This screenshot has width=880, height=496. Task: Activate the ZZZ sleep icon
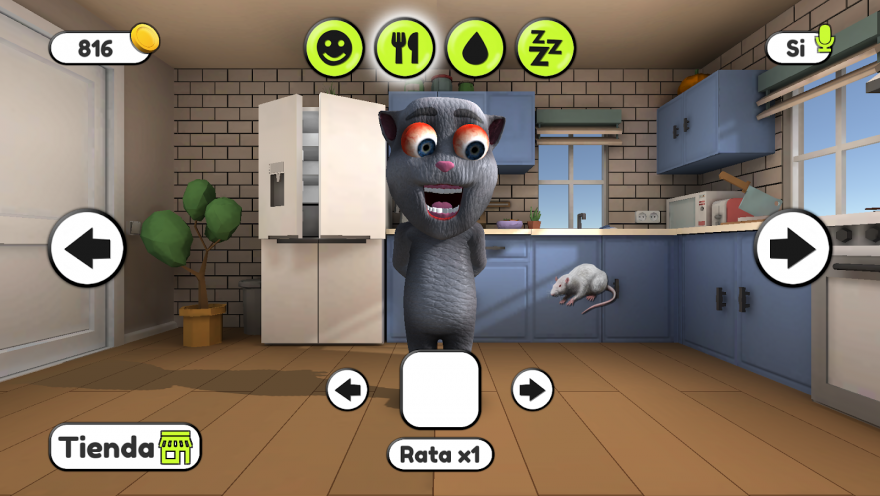pyautogui.click(x=546, y=48)
